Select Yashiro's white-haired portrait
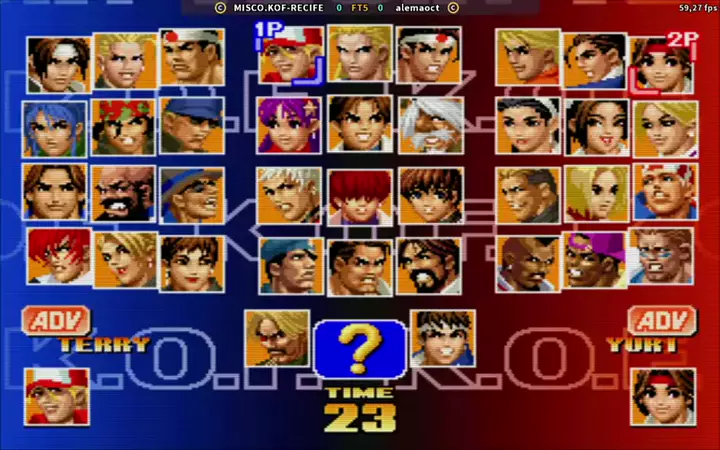The image size is (720, 450). 290,193
